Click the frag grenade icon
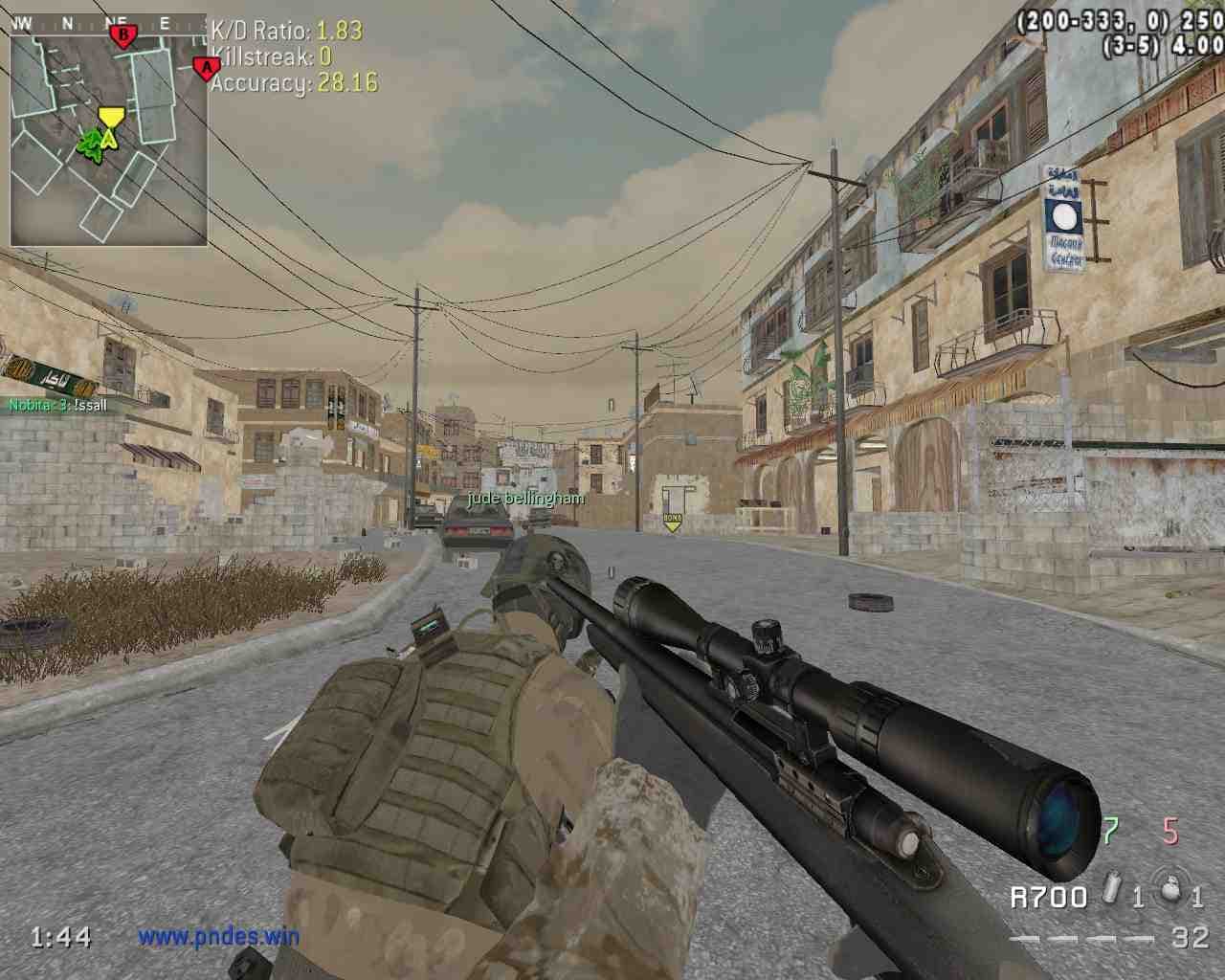The image size is (1225, 980). click(1167, 889)
